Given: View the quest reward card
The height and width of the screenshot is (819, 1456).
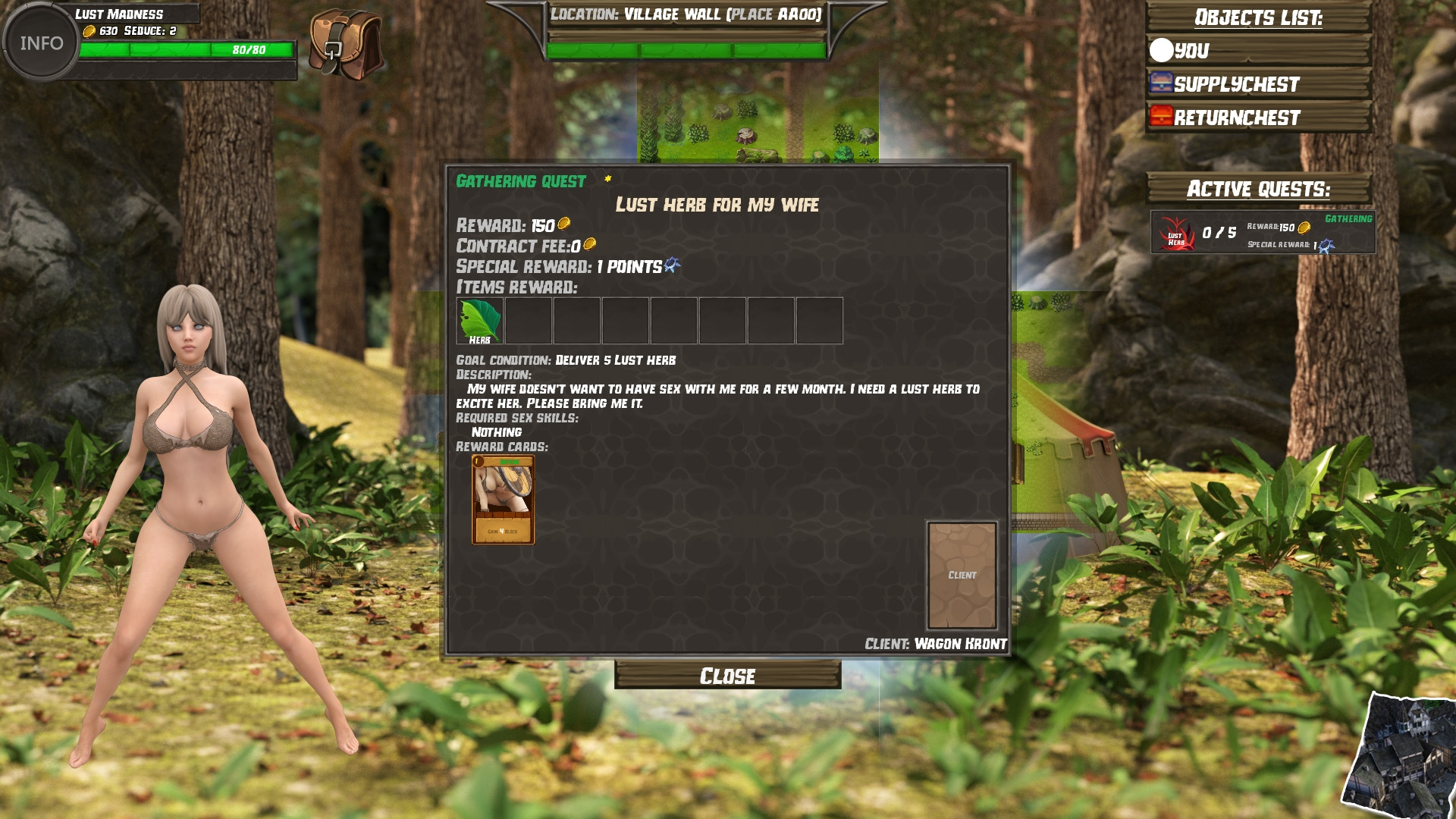Looking at the screenshot, I should [503, 500].
